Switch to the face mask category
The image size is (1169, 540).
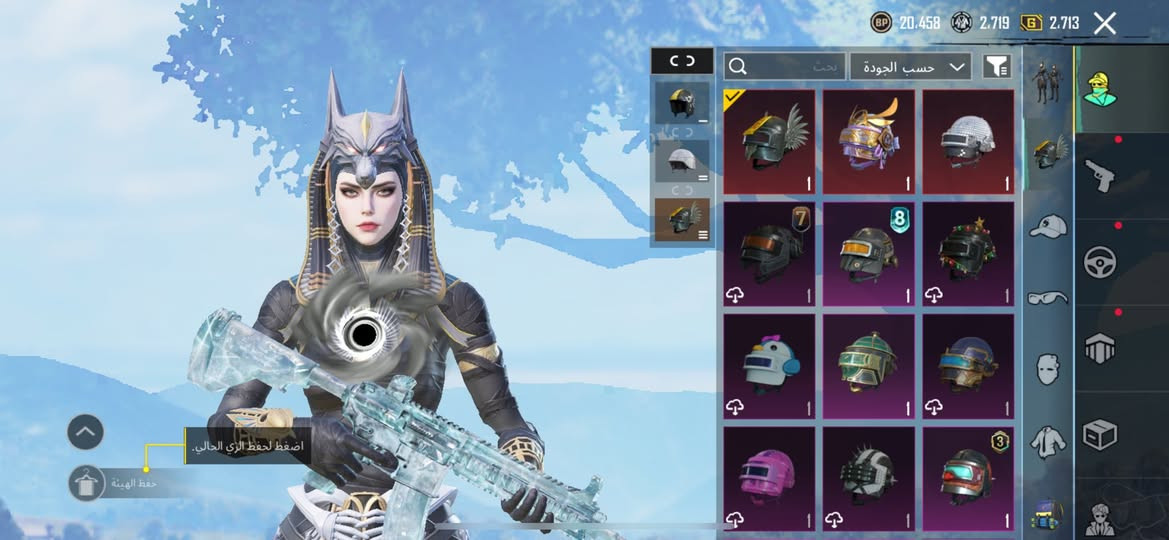tap(1047, 368)
